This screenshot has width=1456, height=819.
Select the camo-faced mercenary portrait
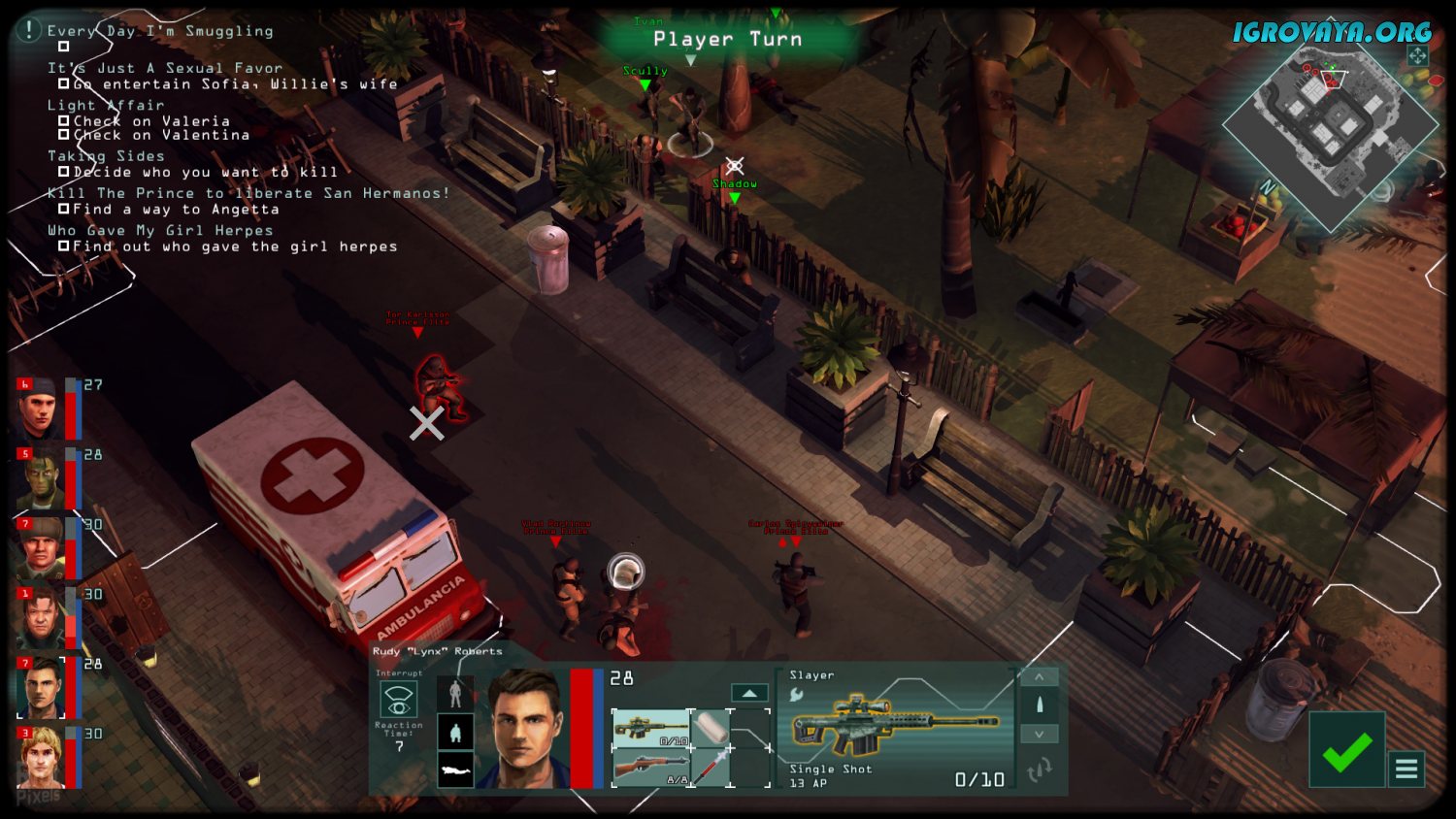(40, 478)
